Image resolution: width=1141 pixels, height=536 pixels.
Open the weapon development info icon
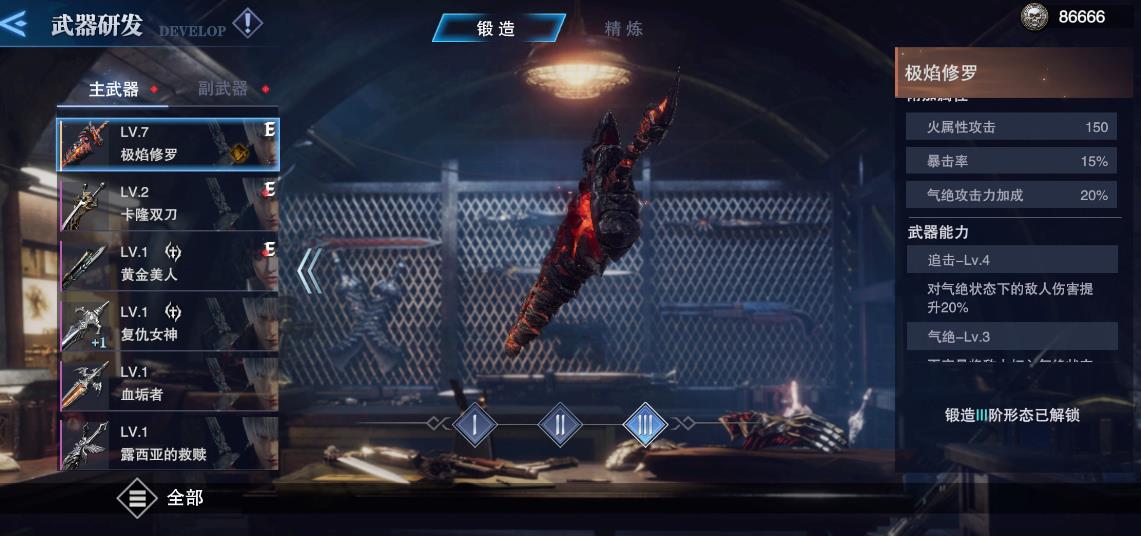[x=247, y=23]
